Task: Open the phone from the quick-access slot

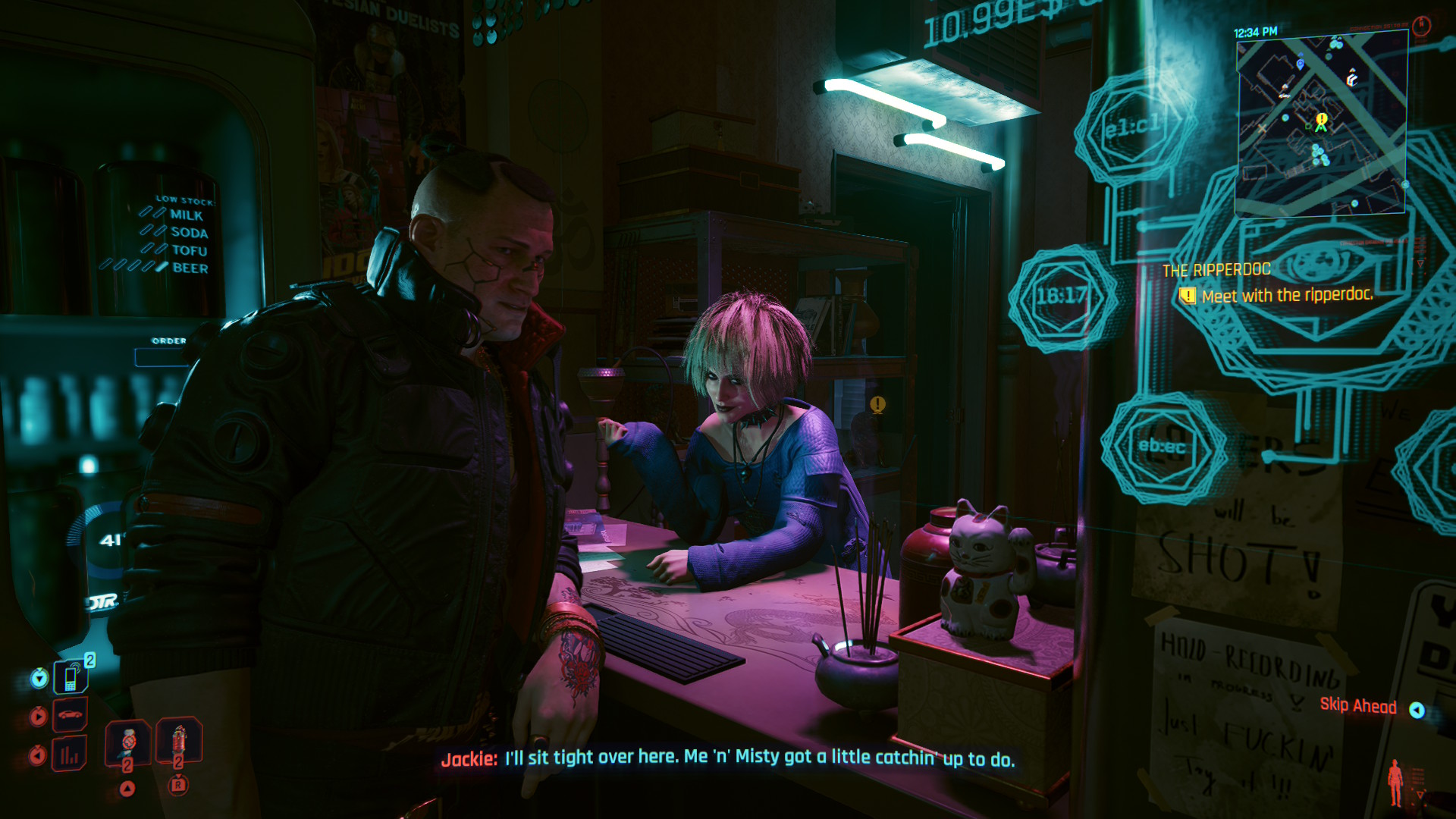Action: 71,677
